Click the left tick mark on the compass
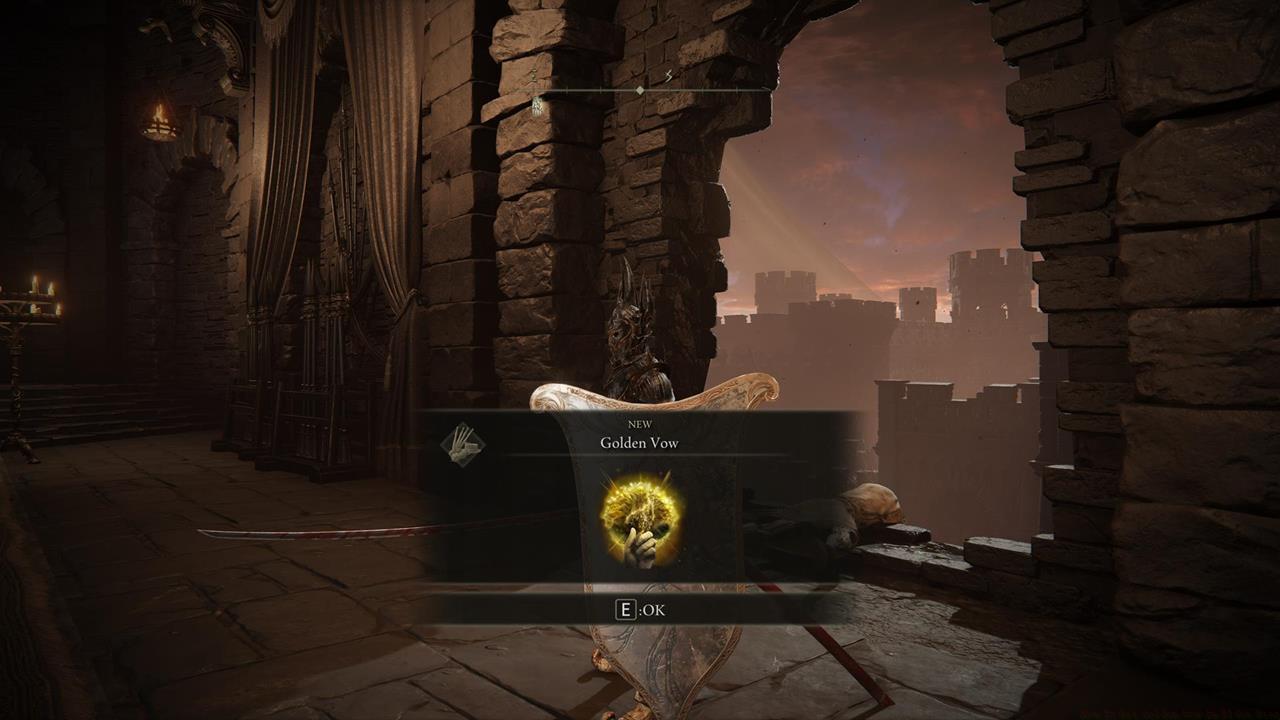1280x720 pixels. pos(600,90)
